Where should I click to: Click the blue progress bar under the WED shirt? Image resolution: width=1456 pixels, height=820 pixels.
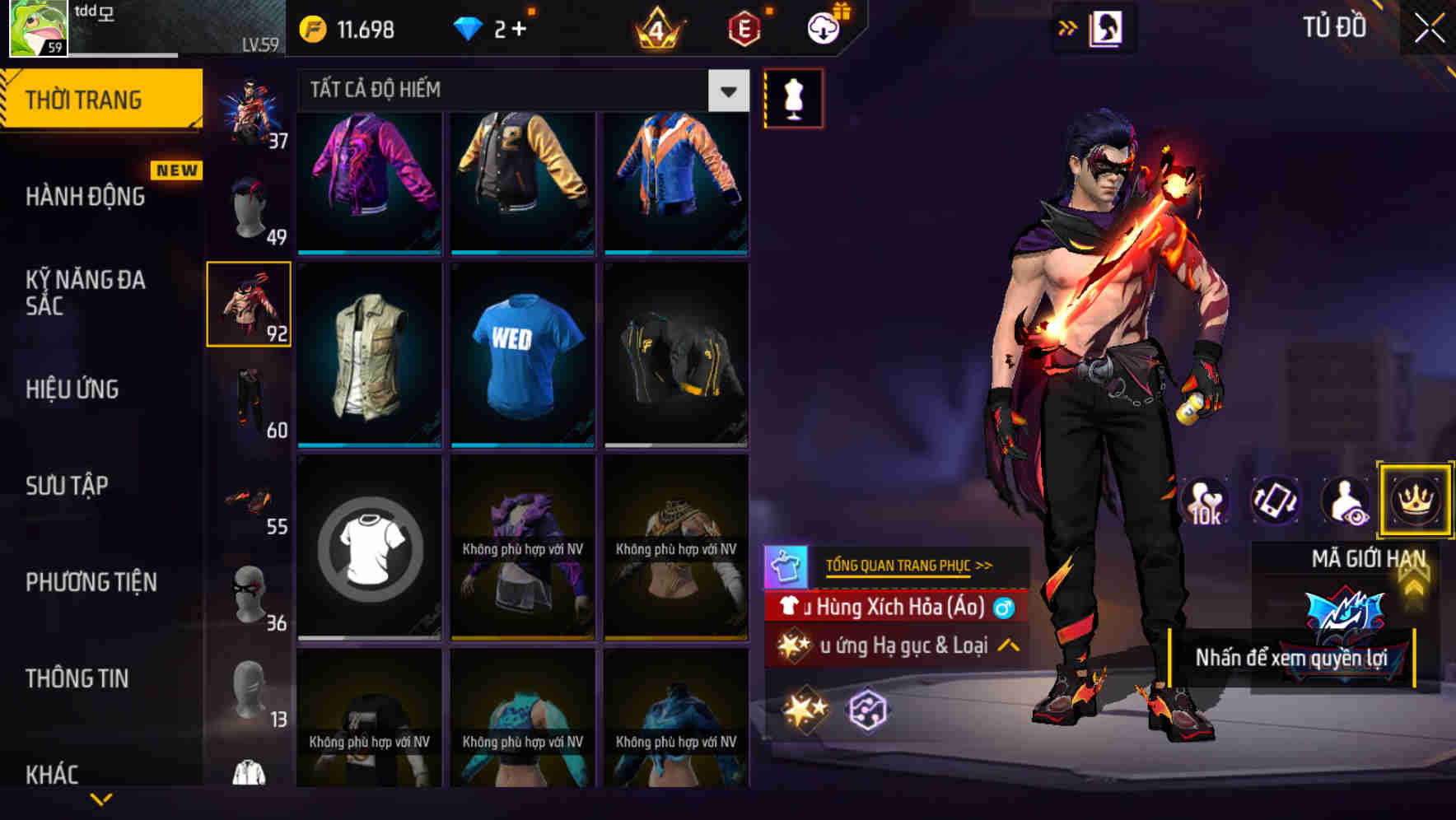pyautogui.click(x=521, y=443)
